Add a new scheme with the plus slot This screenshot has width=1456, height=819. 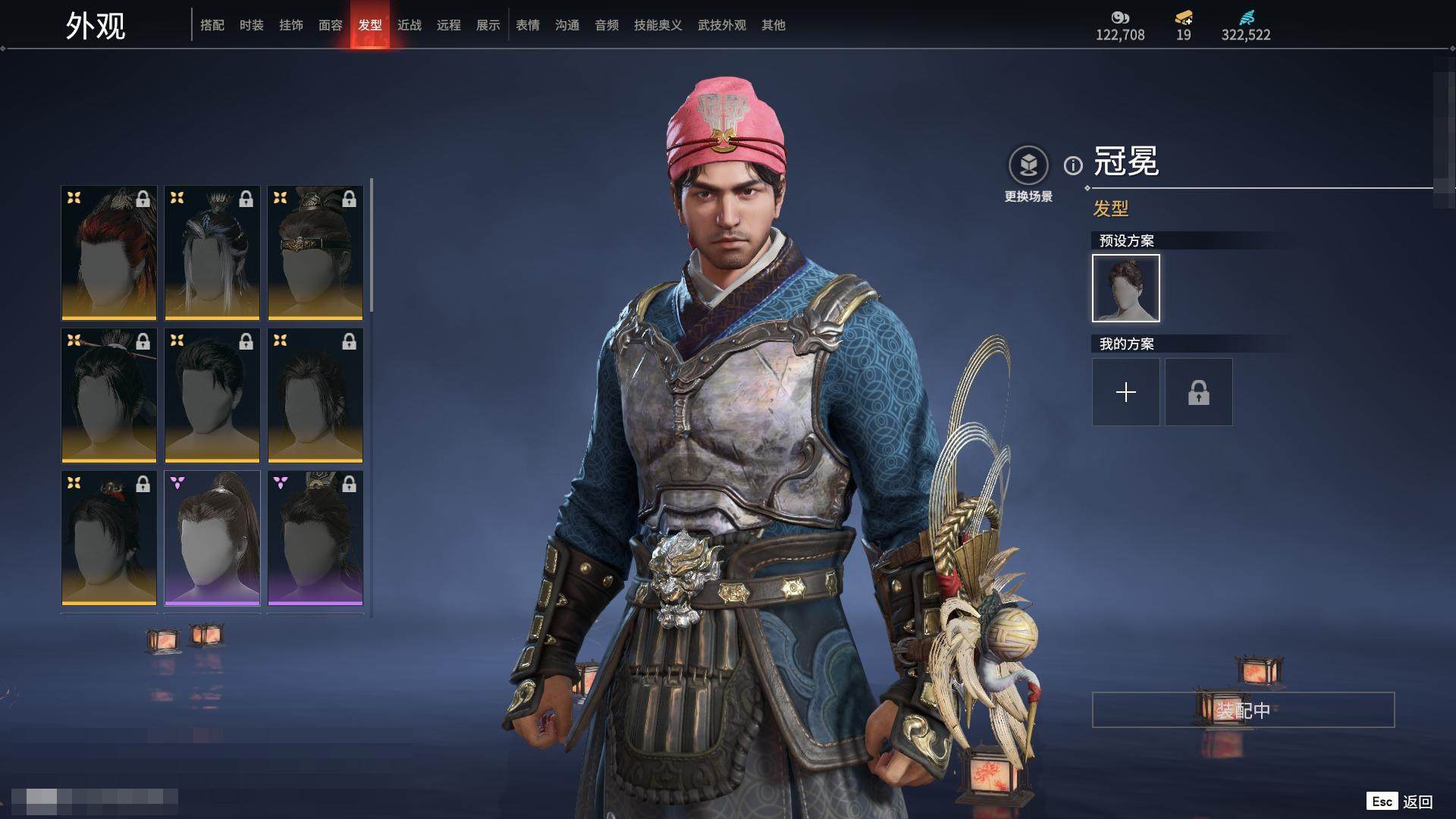pyautogui.click(x=1126, y=392)
